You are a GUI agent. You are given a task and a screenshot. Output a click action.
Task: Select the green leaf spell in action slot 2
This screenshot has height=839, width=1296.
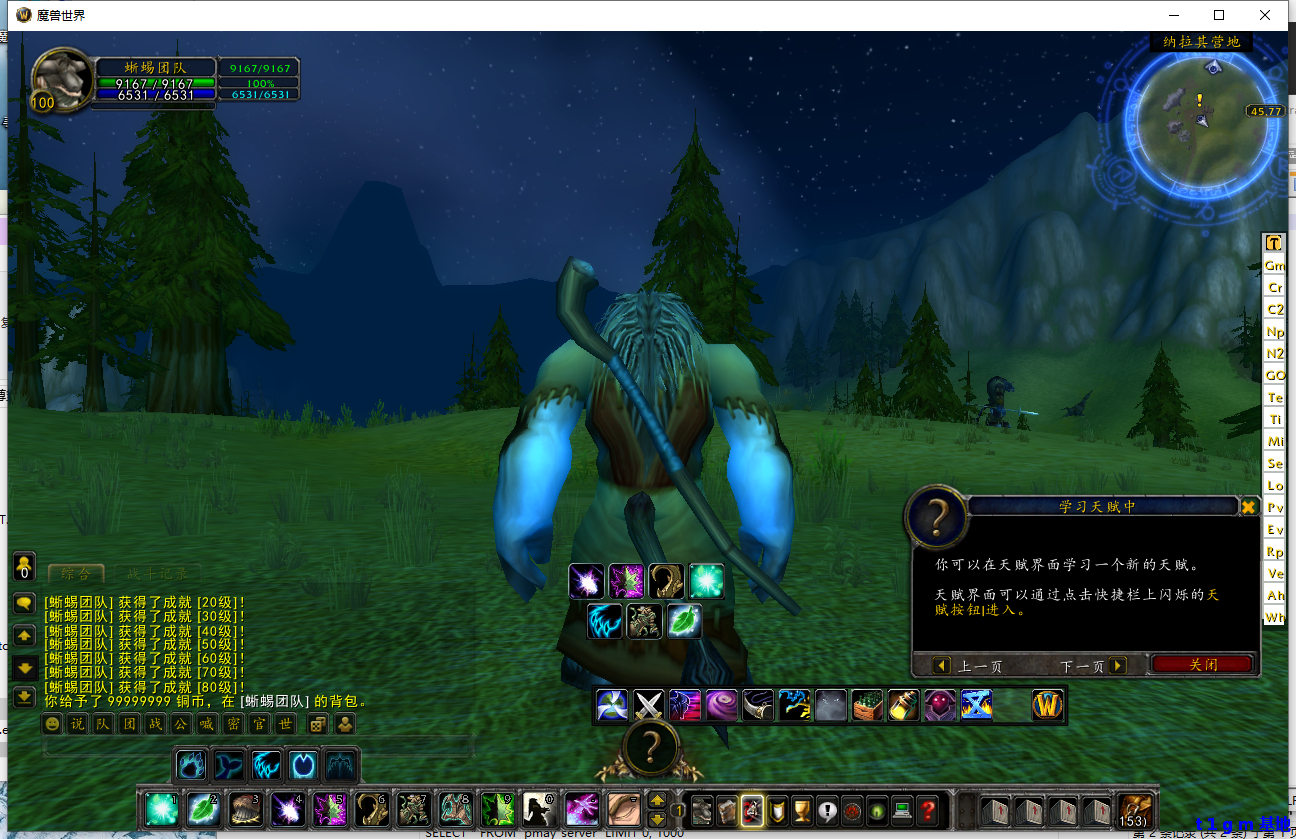(203, 807)
